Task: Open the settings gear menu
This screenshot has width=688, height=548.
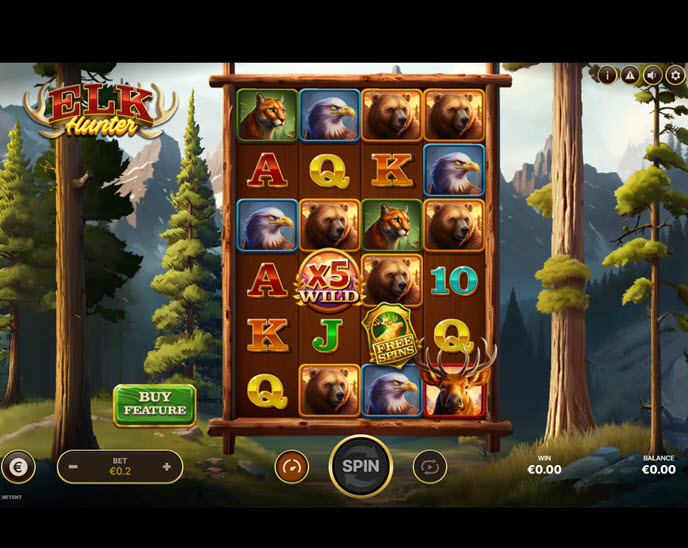Action: (x=675, y=75)
